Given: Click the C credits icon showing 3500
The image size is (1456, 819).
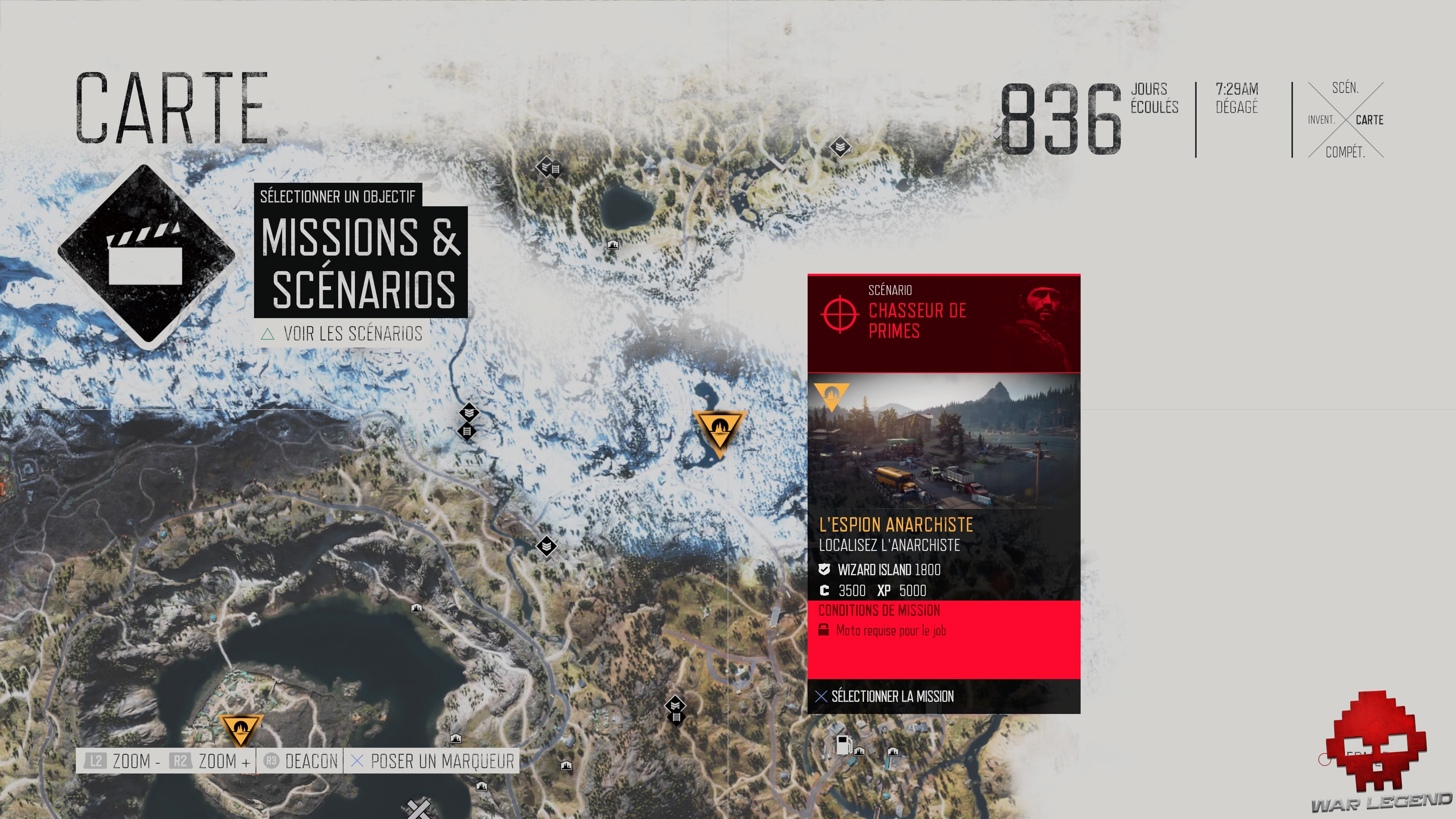Looking at the screenshot, I should click(x=825, y=591).
